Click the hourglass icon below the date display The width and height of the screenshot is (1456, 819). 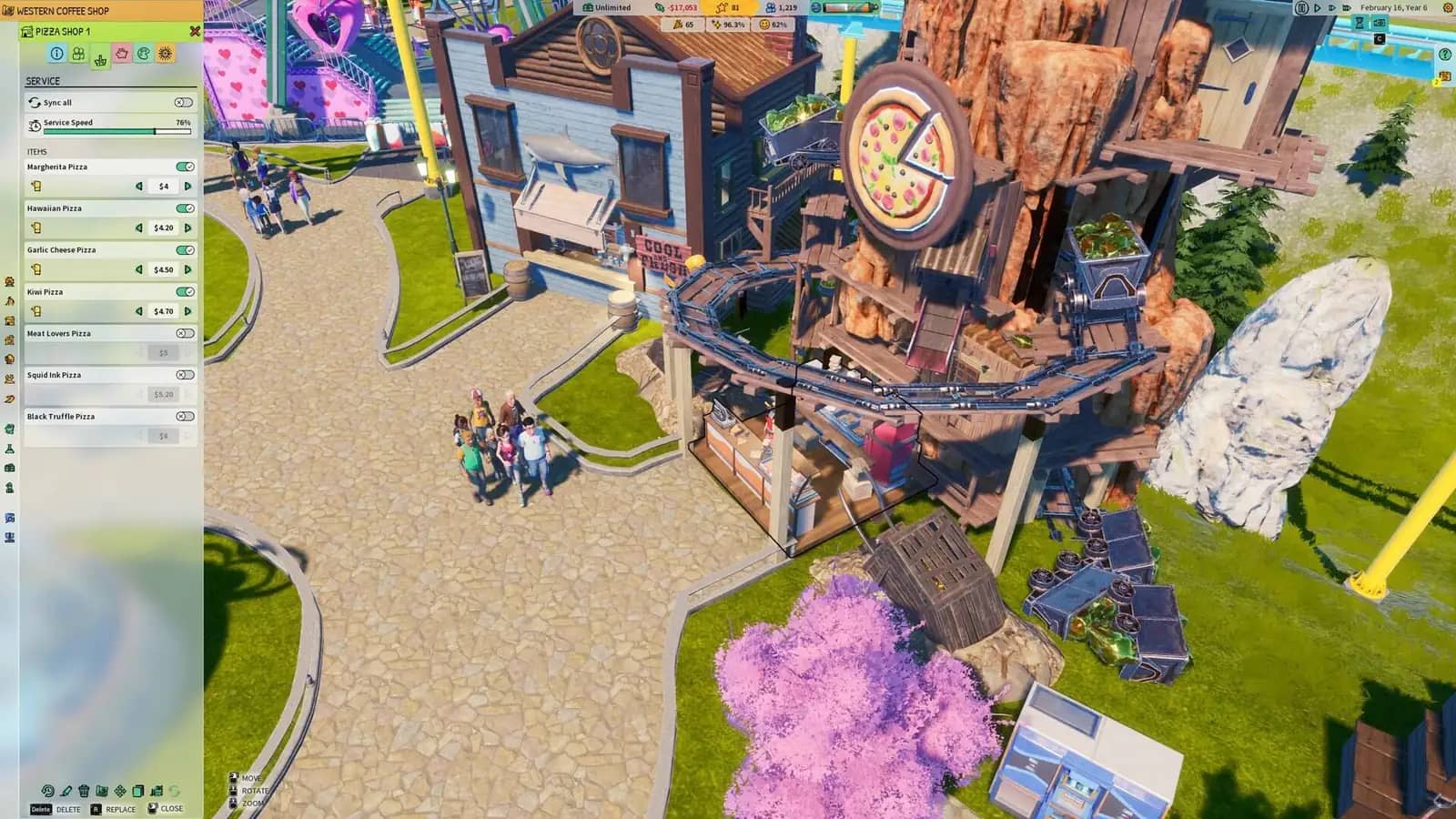click(x=1358, y=24)
